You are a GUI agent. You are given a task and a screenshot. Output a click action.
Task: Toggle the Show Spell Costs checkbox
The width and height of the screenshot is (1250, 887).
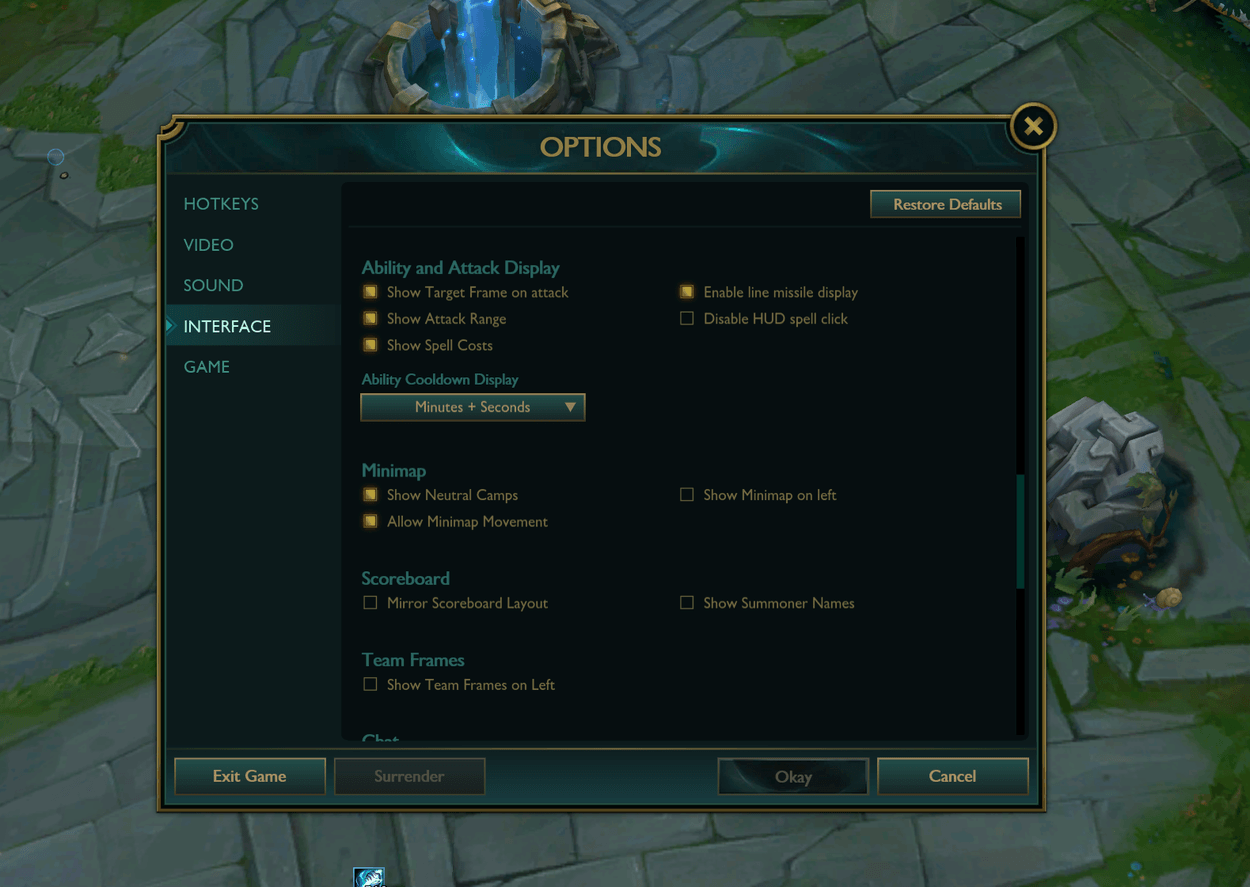tap(371, 345)
